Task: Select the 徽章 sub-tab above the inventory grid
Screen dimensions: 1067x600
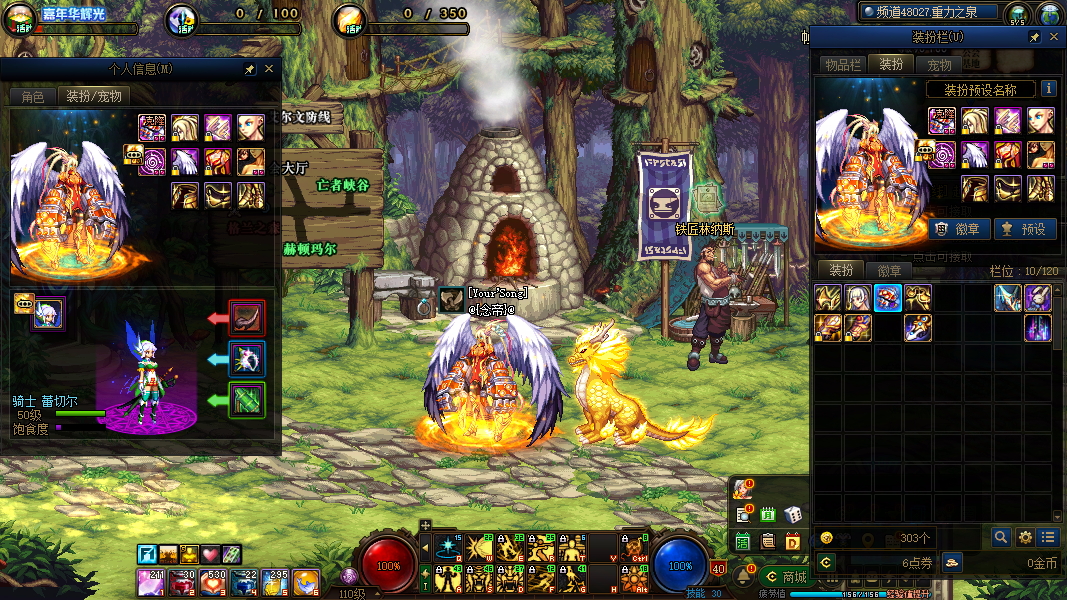Action: 889,270
